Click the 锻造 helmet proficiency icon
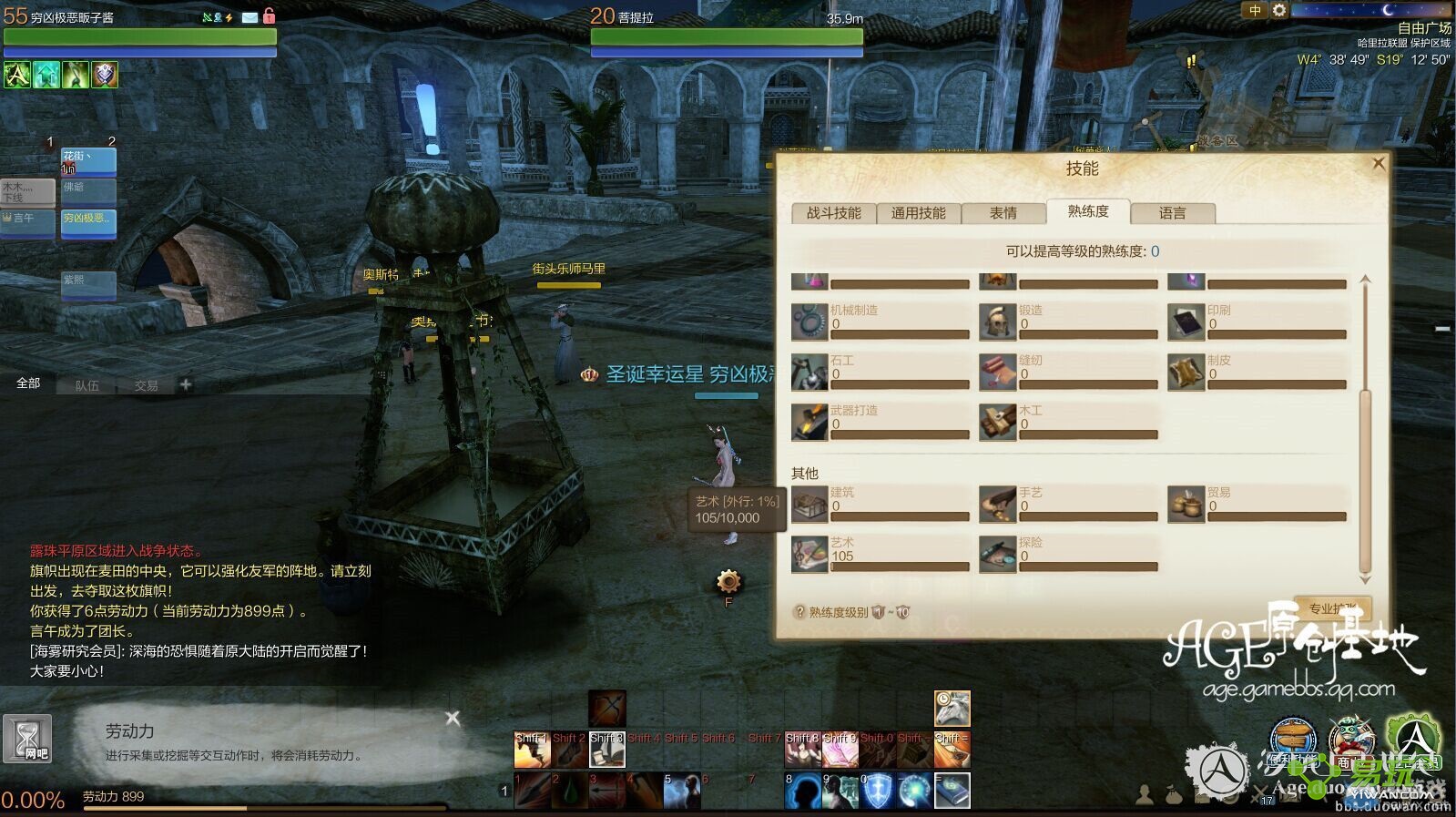1456x817 pixels. coord(997,322)
